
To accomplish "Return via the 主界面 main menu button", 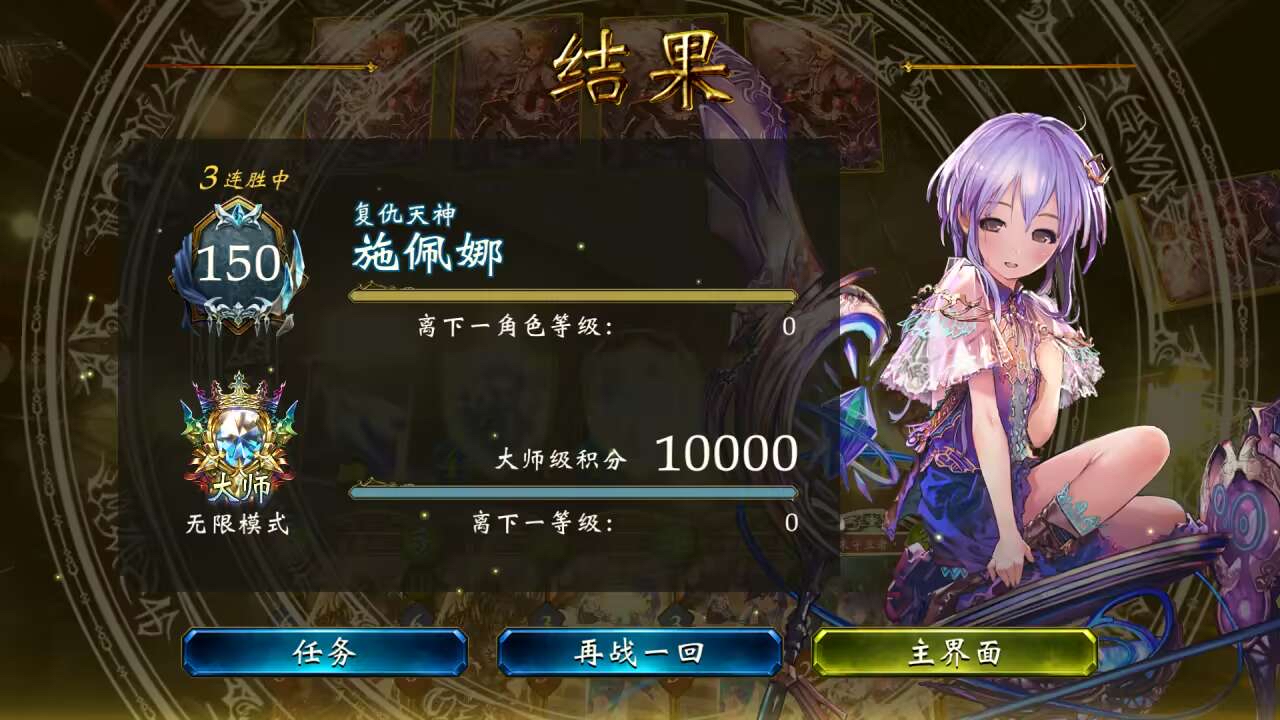I will [x=957, y=651].
